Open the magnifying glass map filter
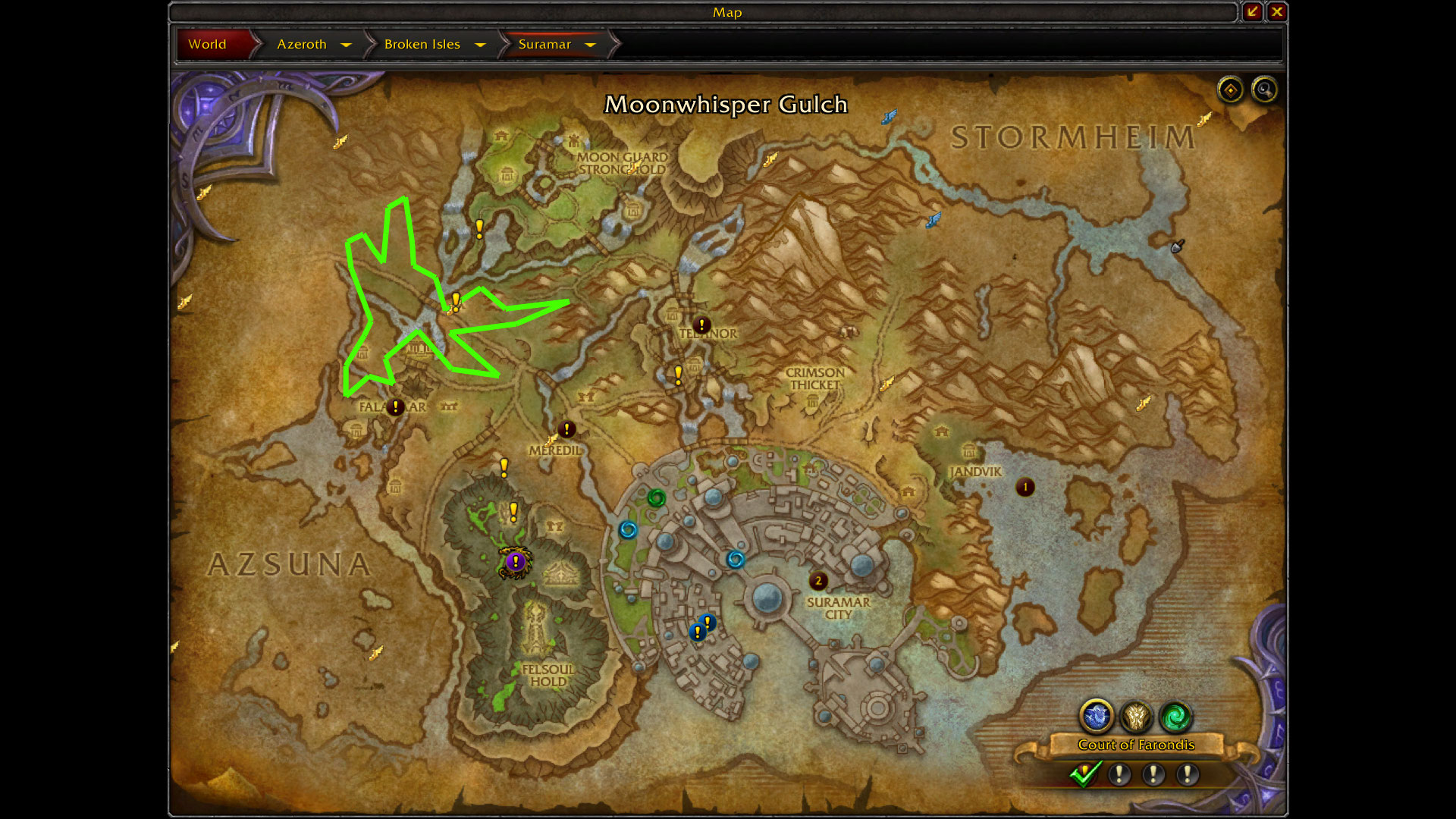This screenshot has height=819, width=1456. [x=1264, y=90]
